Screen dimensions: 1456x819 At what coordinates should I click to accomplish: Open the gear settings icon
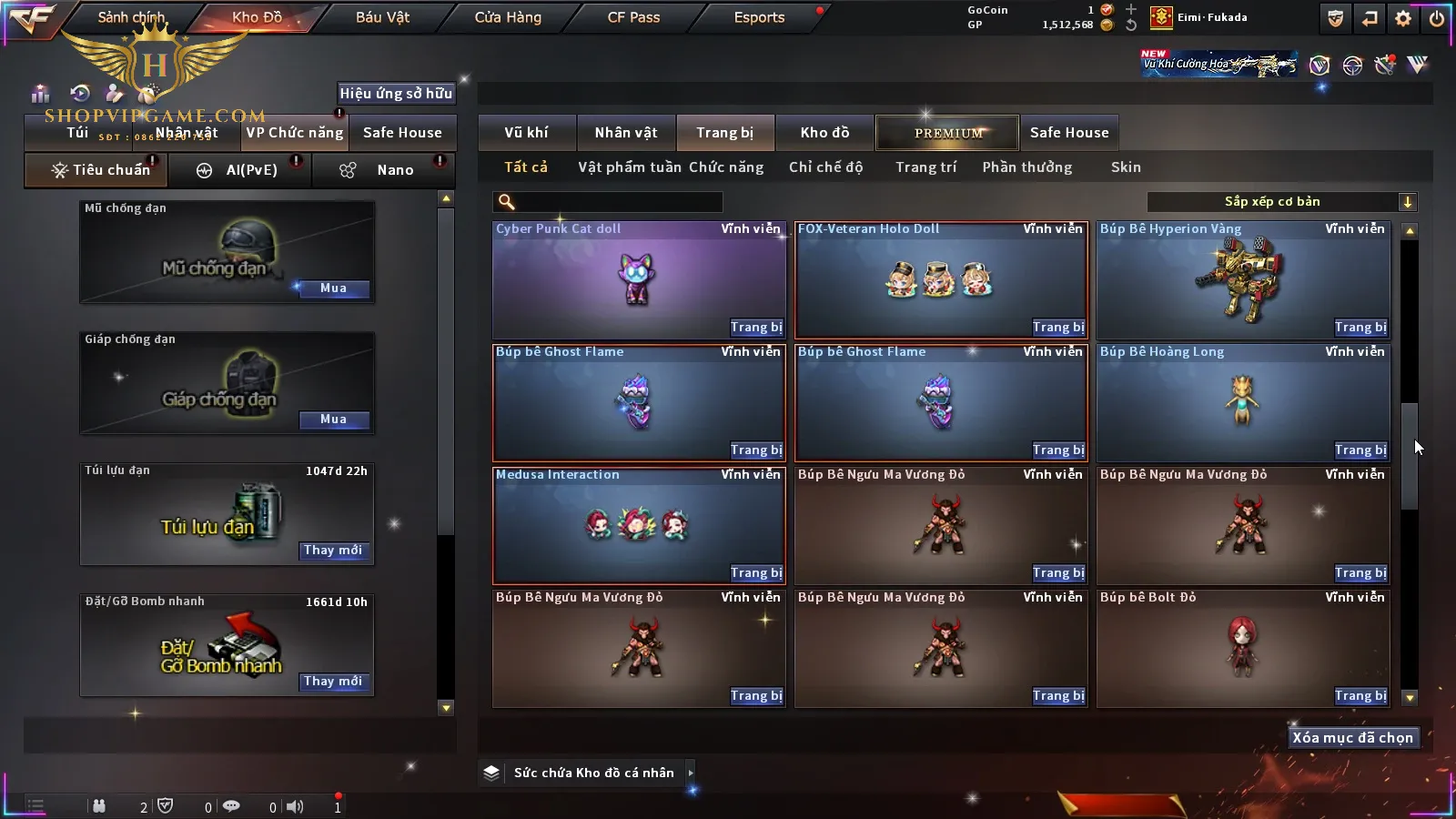click(1403, 18)
